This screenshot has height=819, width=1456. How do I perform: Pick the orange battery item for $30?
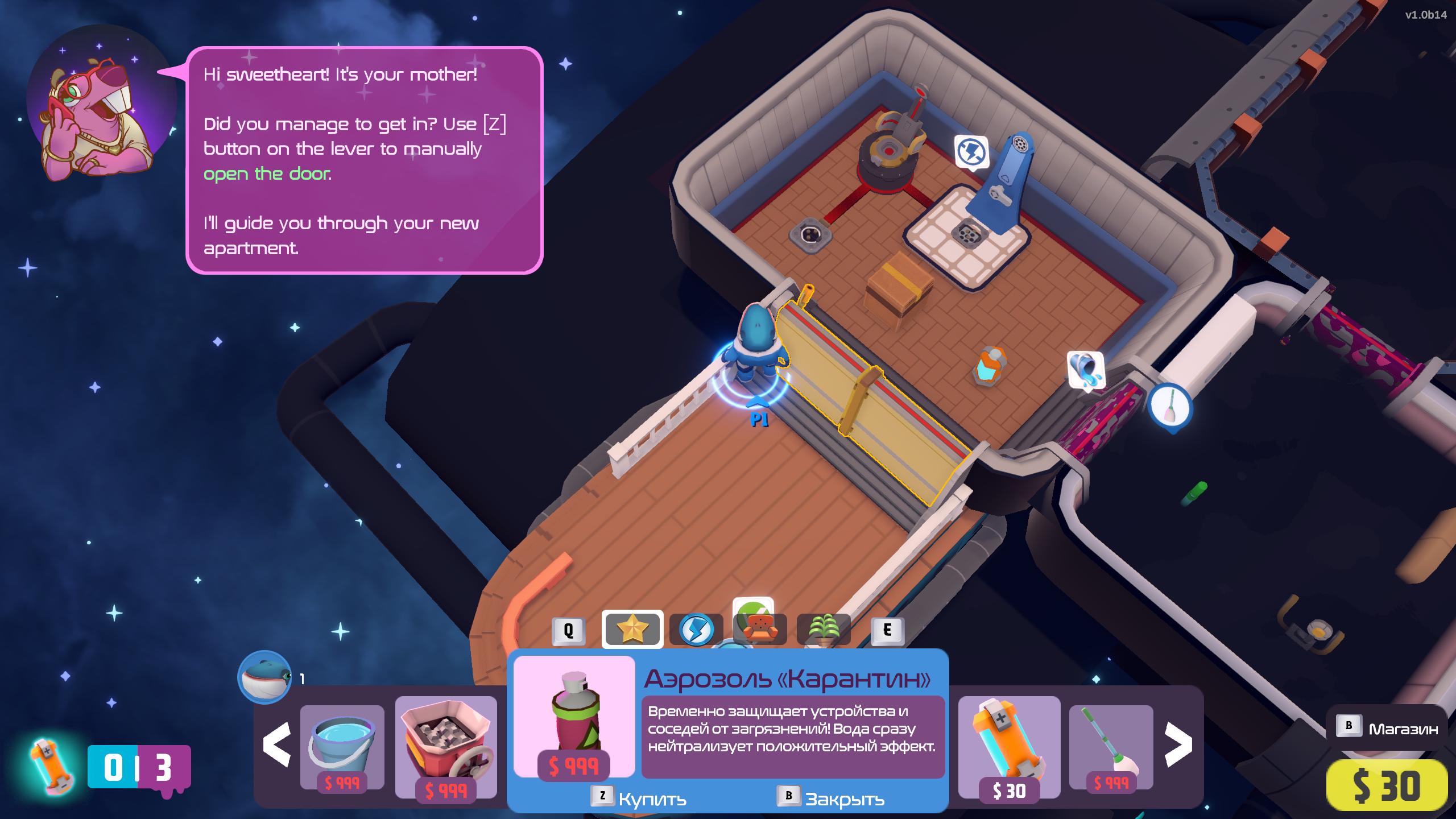[x=1009, y=746]
